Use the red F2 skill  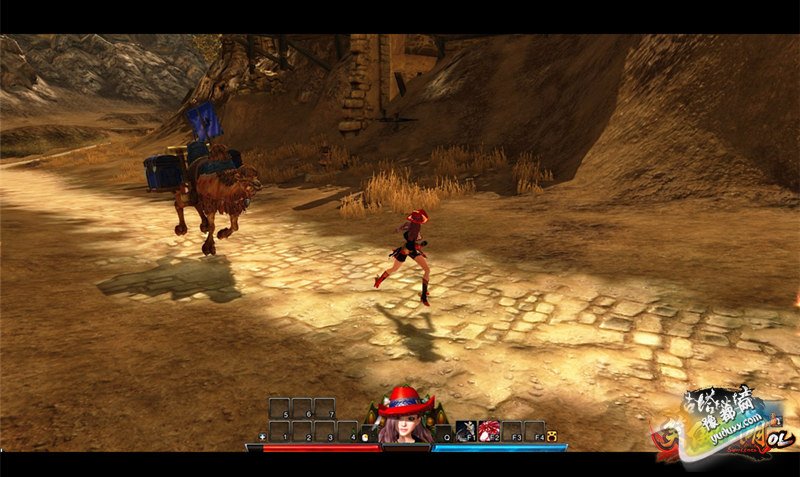tap(489, 431)
